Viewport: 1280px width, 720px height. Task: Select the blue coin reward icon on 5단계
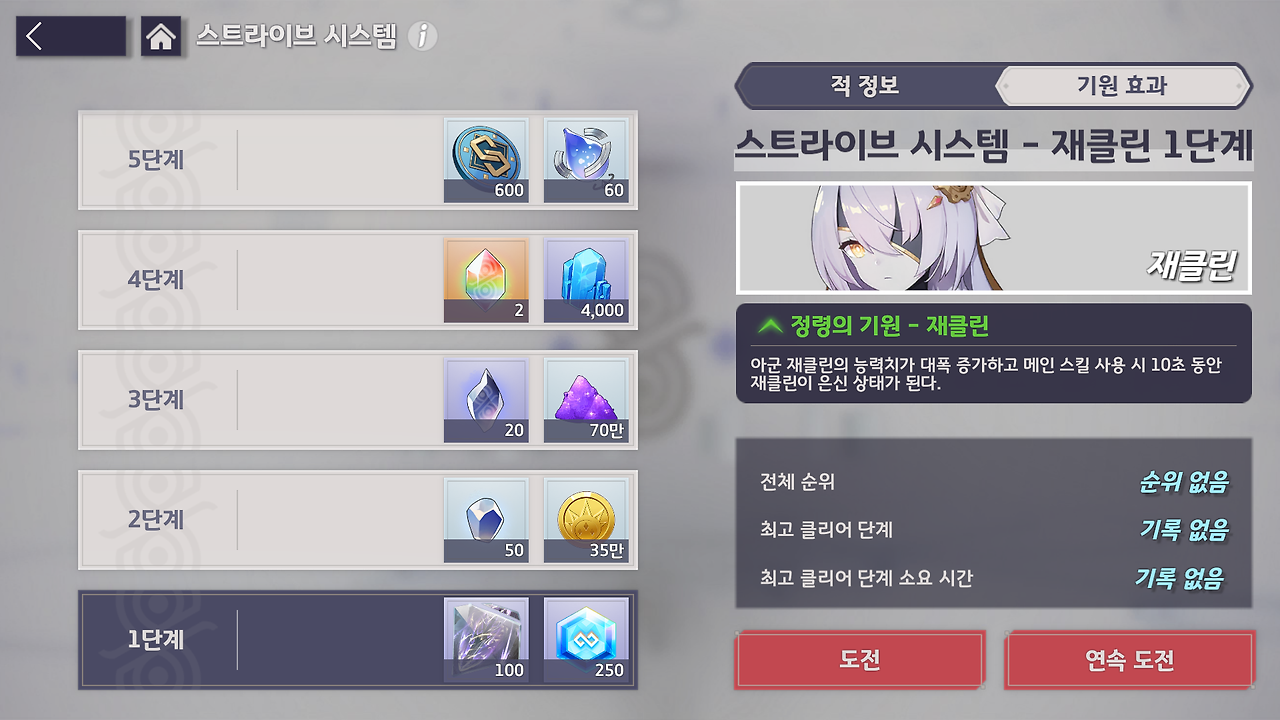[486, 160]
